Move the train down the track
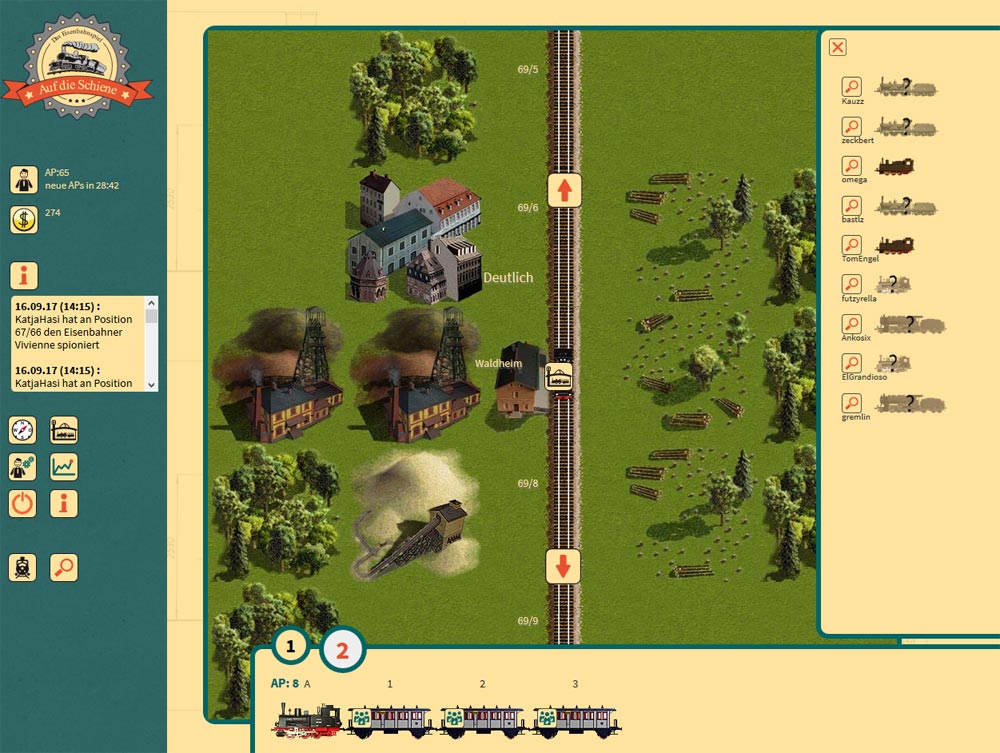The height and width of the screenshot is (753, 1000). 564,566
